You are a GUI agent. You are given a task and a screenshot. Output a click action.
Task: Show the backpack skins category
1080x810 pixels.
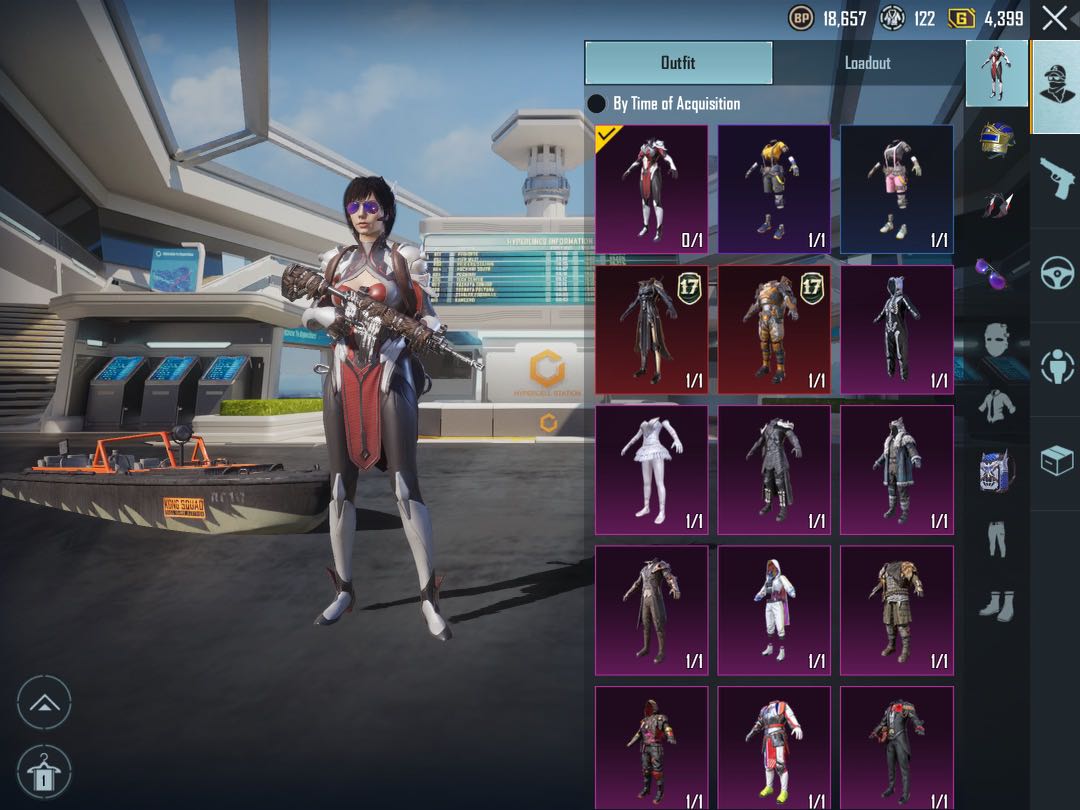[996, 470]
